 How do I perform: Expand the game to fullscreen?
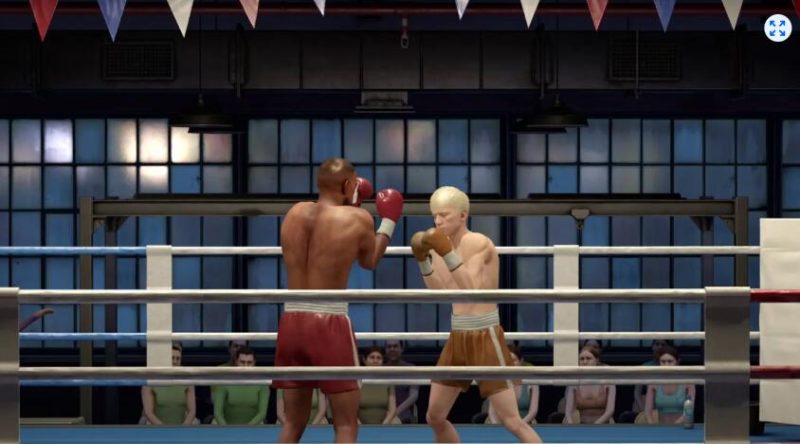pyautogui.click(x=777, y=28)
